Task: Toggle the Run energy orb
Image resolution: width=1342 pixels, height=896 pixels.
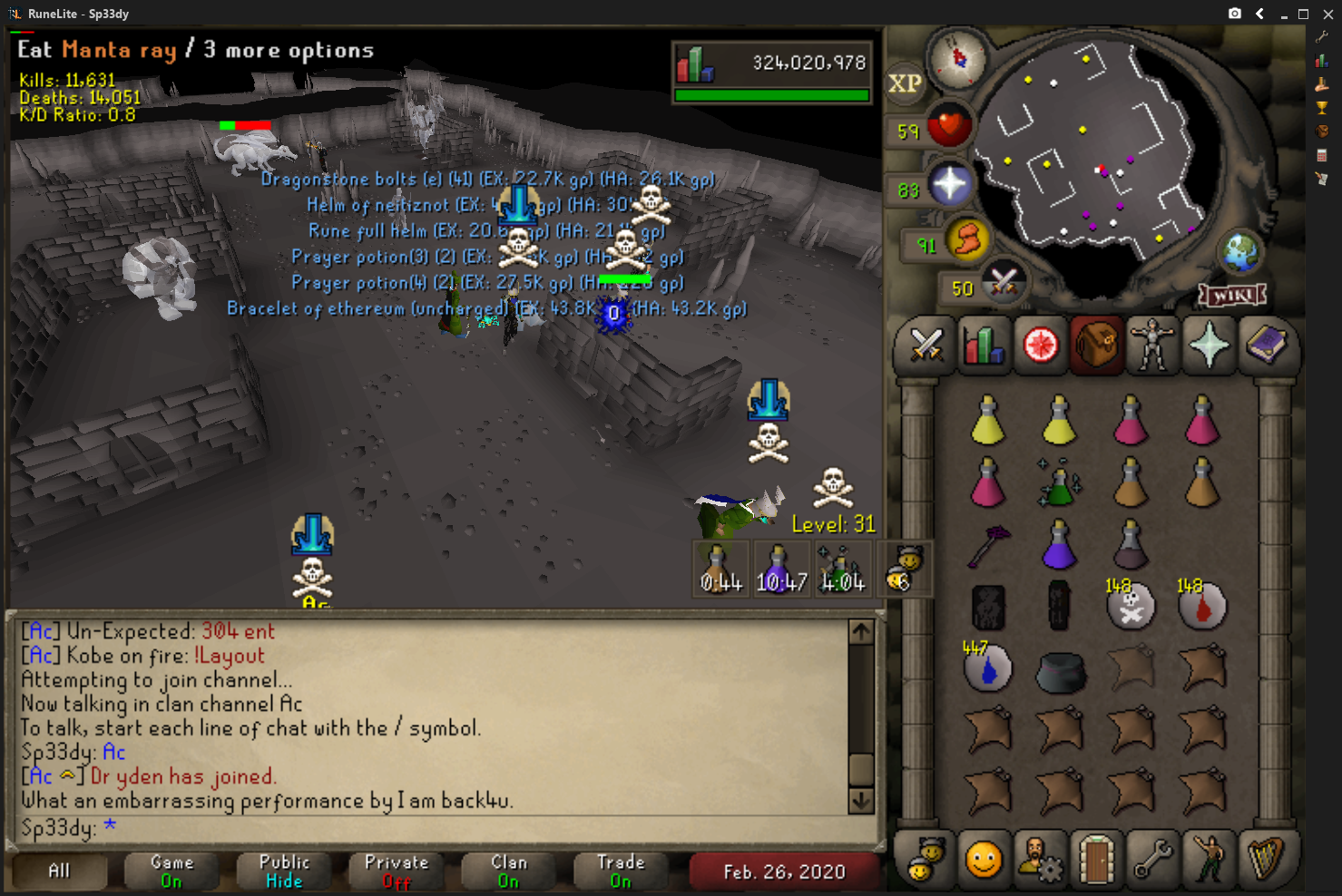Action: tap(967, 239)
